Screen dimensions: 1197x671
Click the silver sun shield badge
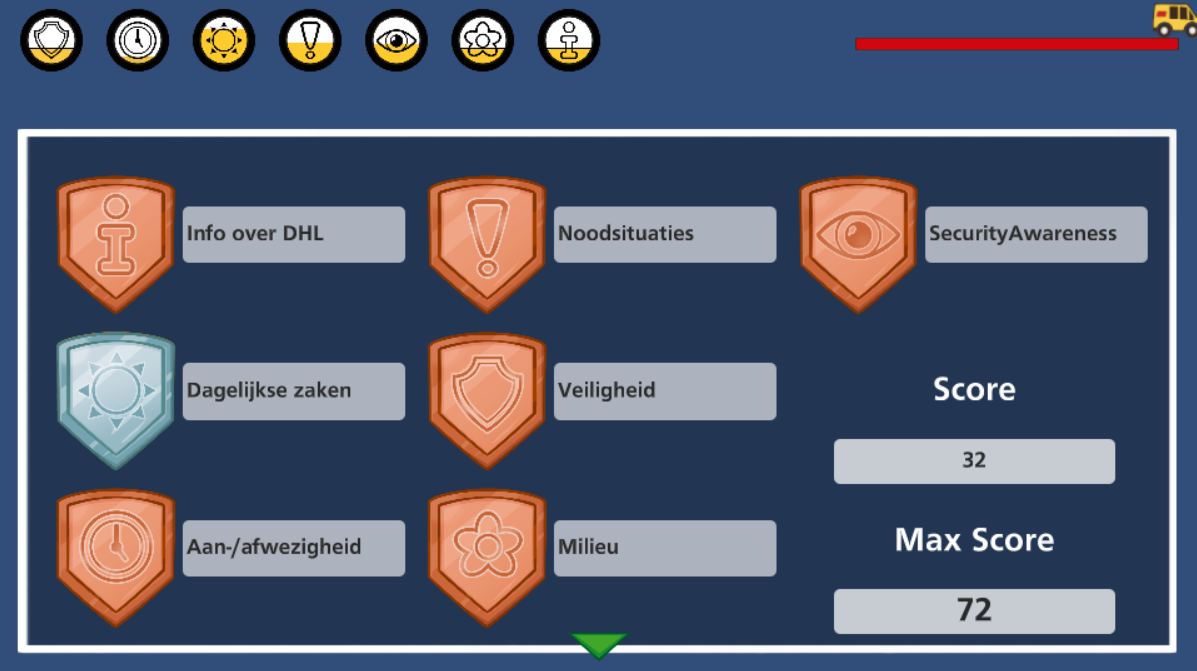point(116,399)
